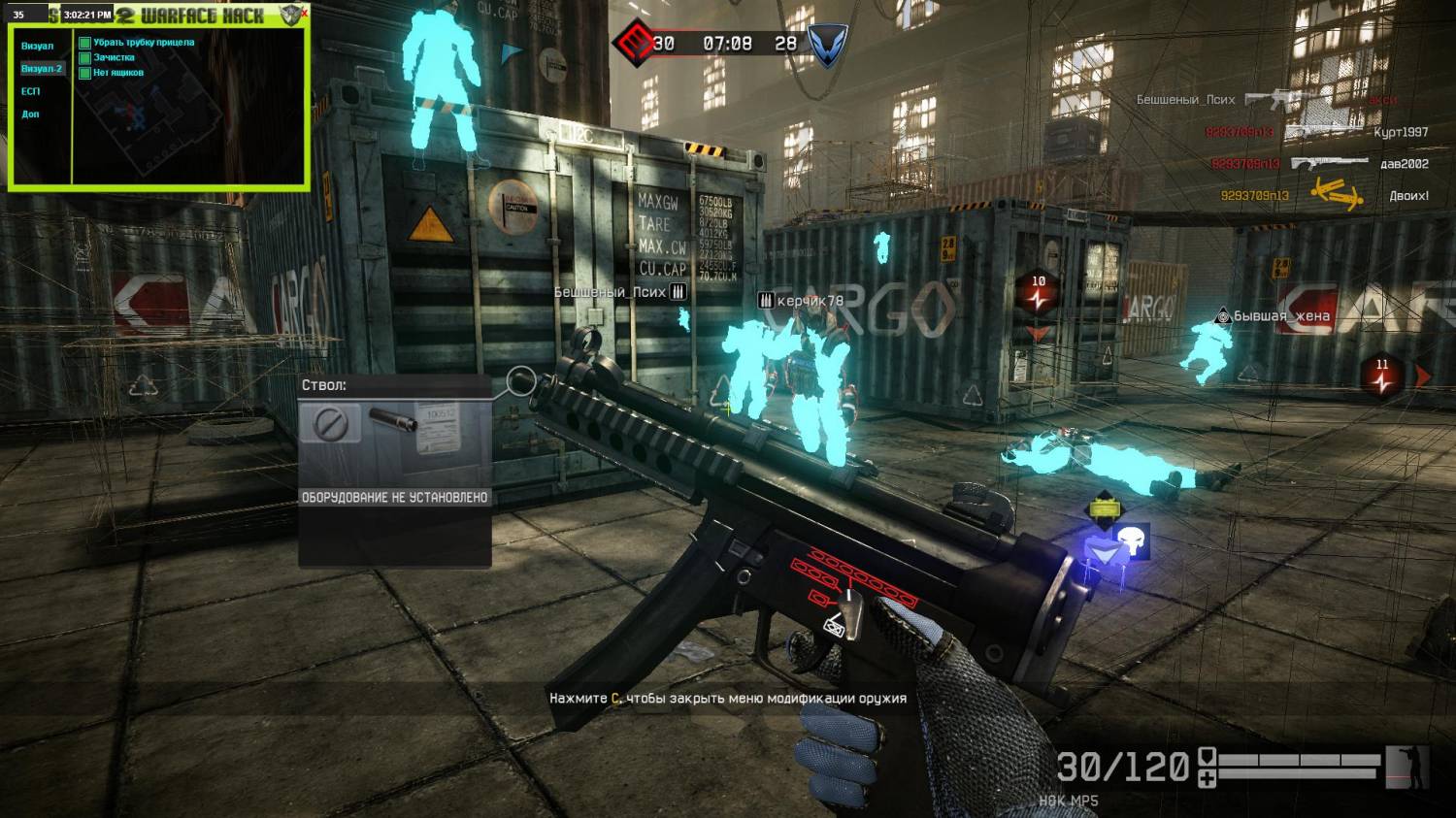Select the empty barrel attachment slot icon
Screen dimensions: 1456x818
(x=330, y=424)
